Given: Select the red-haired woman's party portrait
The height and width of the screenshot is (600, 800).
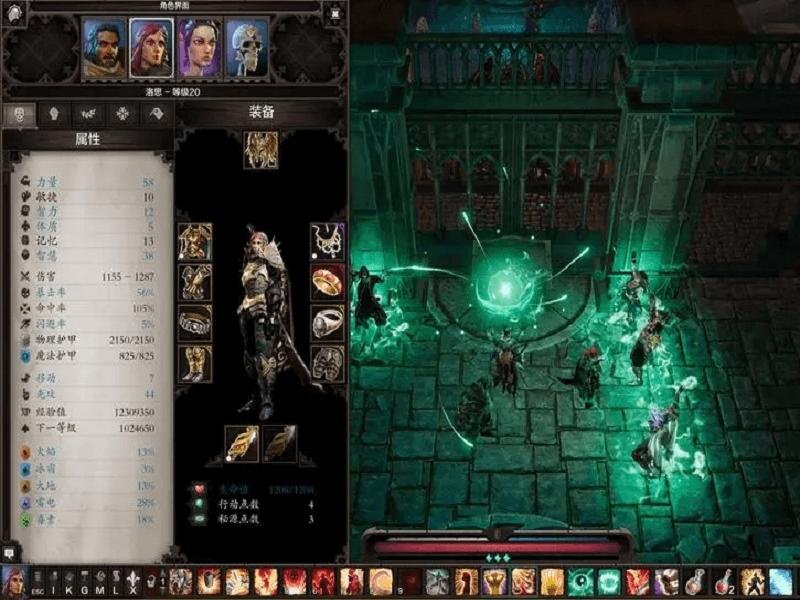Looking at the screenshot, I should coord(150,47).
